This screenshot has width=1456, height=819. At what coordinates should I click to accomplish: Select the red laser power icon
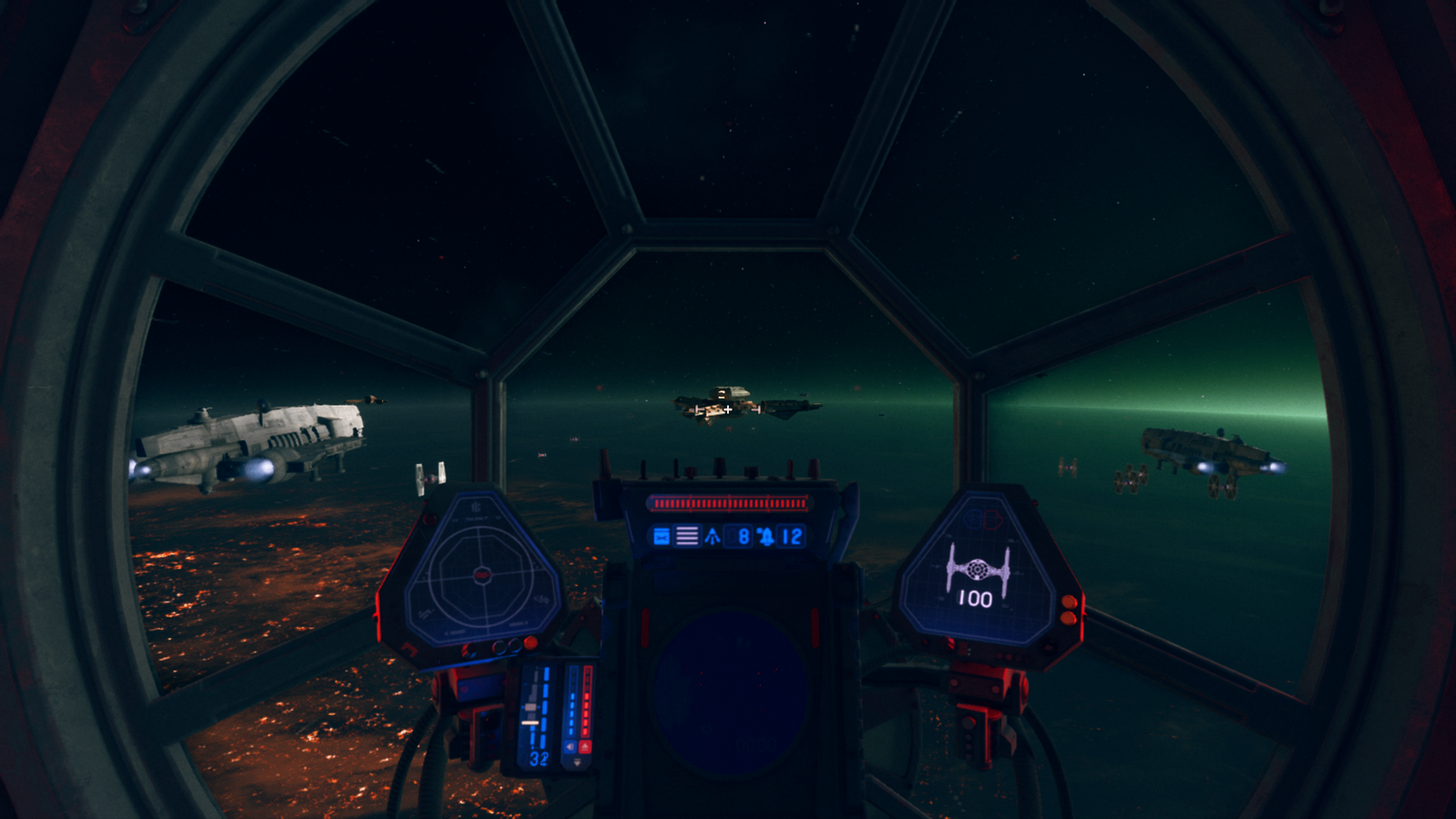[x=585, y=747]
